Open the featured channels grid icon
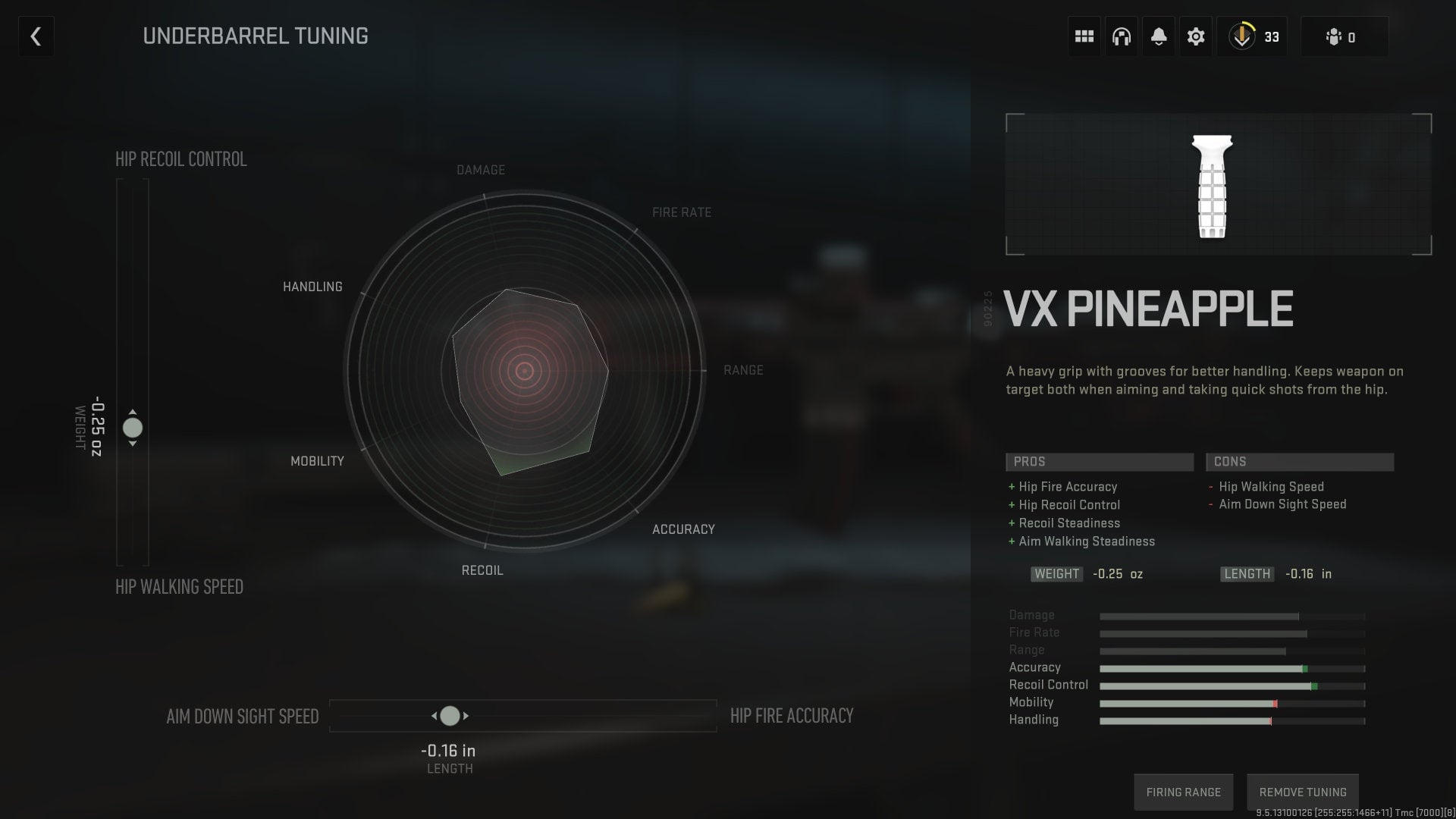The image size is (1456, 819). coord(1084,36)
